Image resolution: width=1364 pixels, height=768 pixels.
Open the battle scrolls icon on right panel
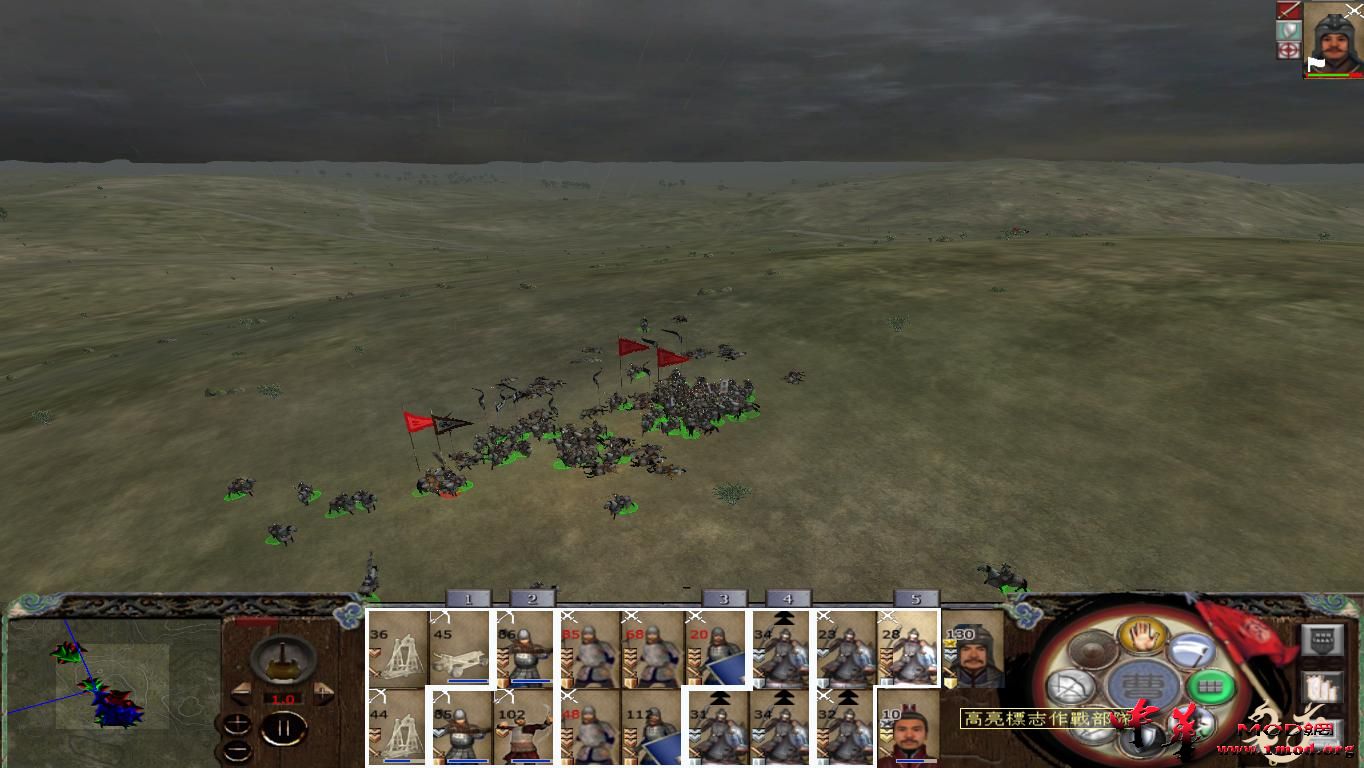(x=1324, y=686)
